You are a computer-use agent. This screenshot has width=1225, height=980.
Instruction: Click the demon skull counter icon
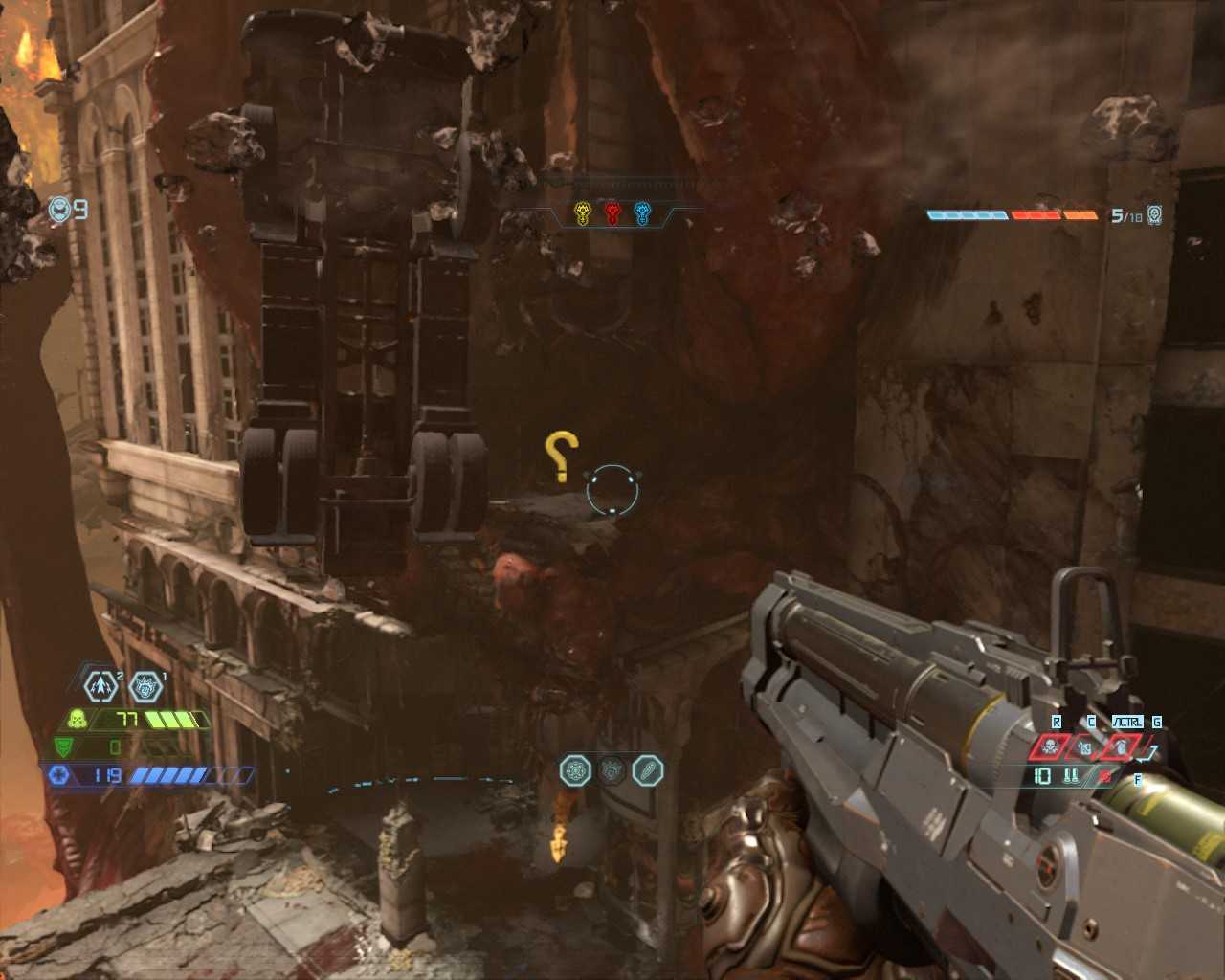(x=1155, y=215)
